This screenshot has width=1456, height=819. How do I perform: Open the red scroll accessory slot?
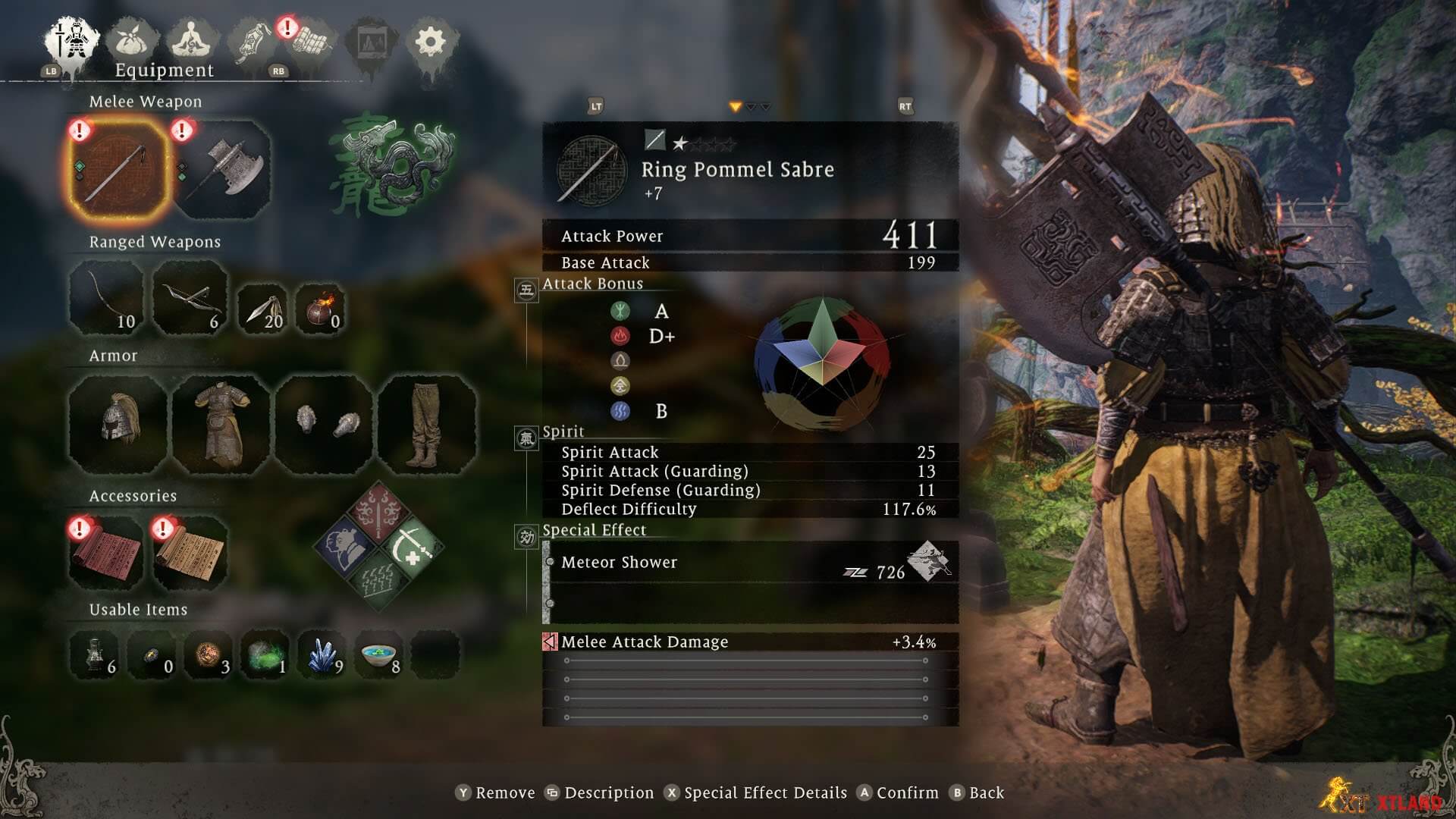point(106,553)
